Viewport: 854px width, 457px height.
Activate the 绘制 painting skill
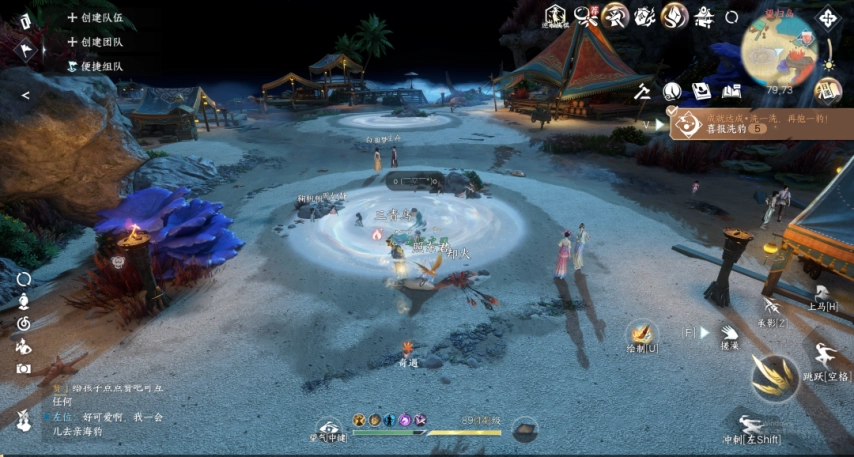point(642,336)
